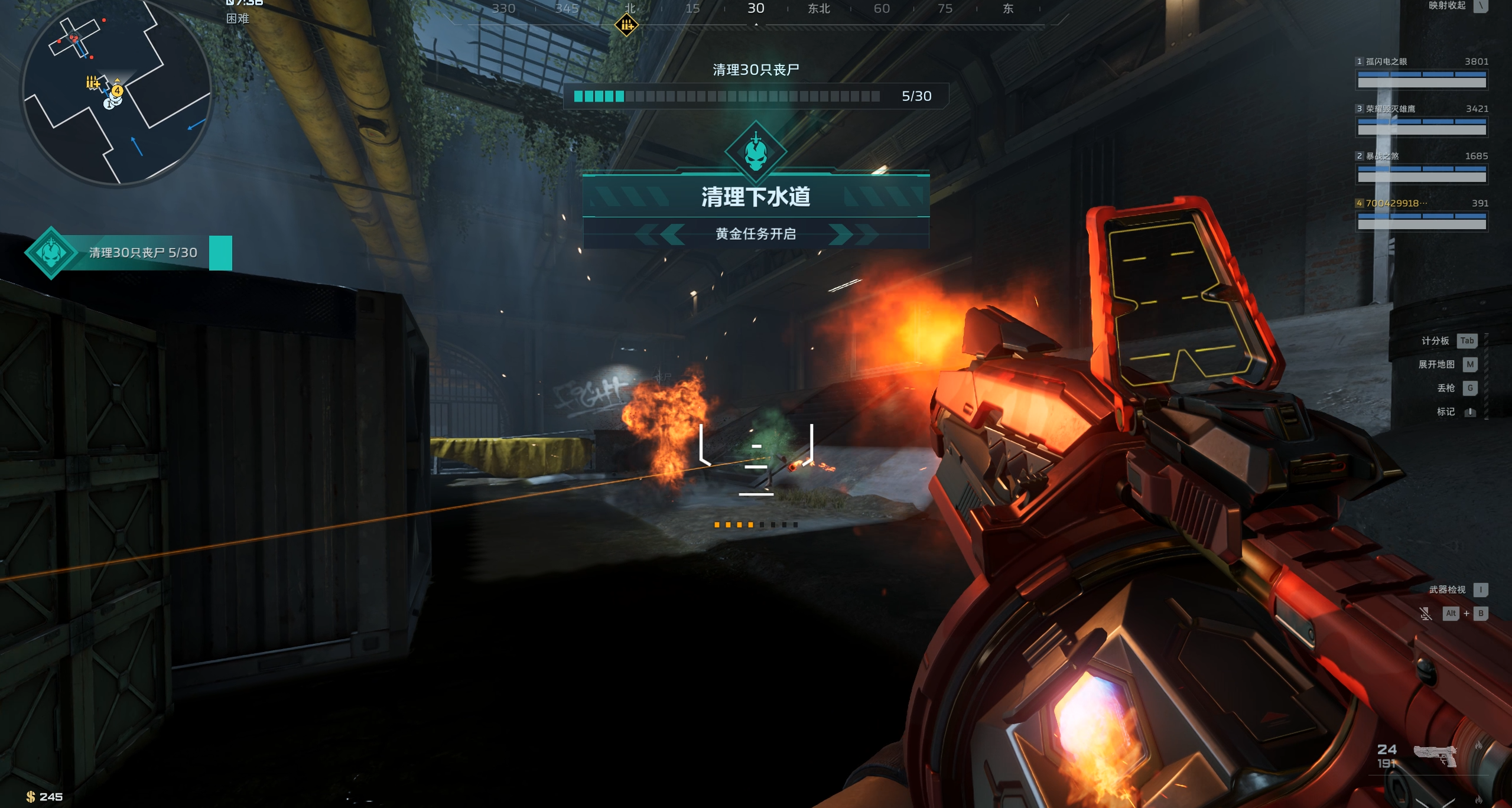Image resolution: width=1512 pixels, height=808 pixels.
Task: Toggle the muted microphone icon
Action: tap(1425, 614)
